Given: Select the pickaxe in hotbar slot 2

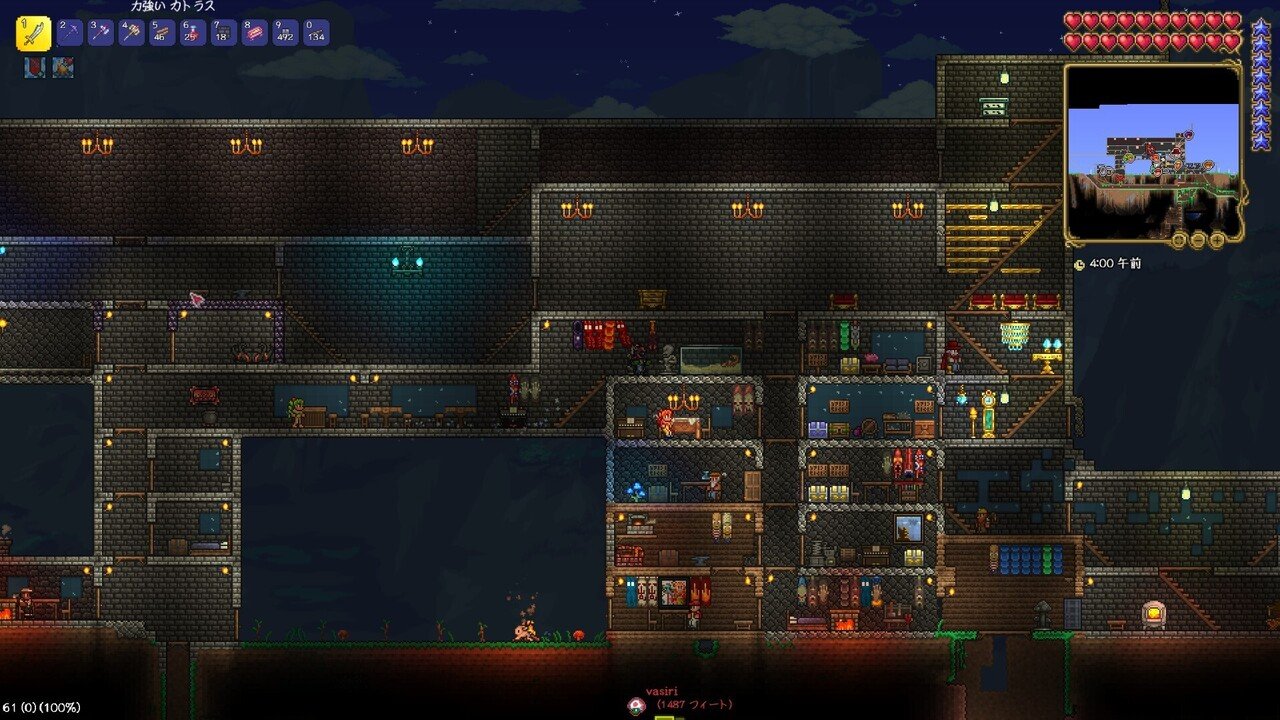Looking at the screenshot, I should click(x=69, y=33).
